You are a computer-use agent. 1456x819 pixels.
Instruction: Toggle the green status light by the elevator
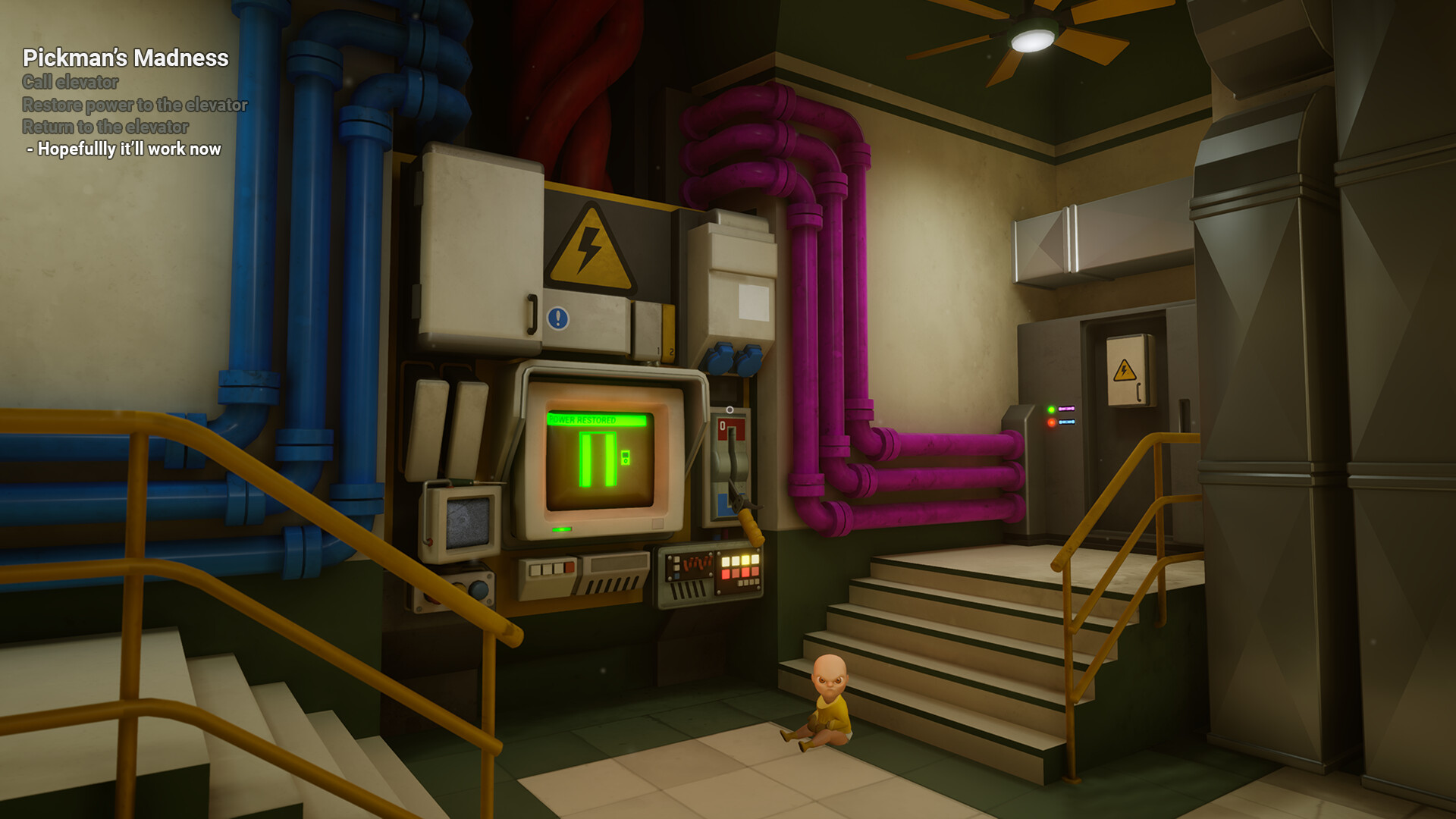click(x=1052, y=409)
